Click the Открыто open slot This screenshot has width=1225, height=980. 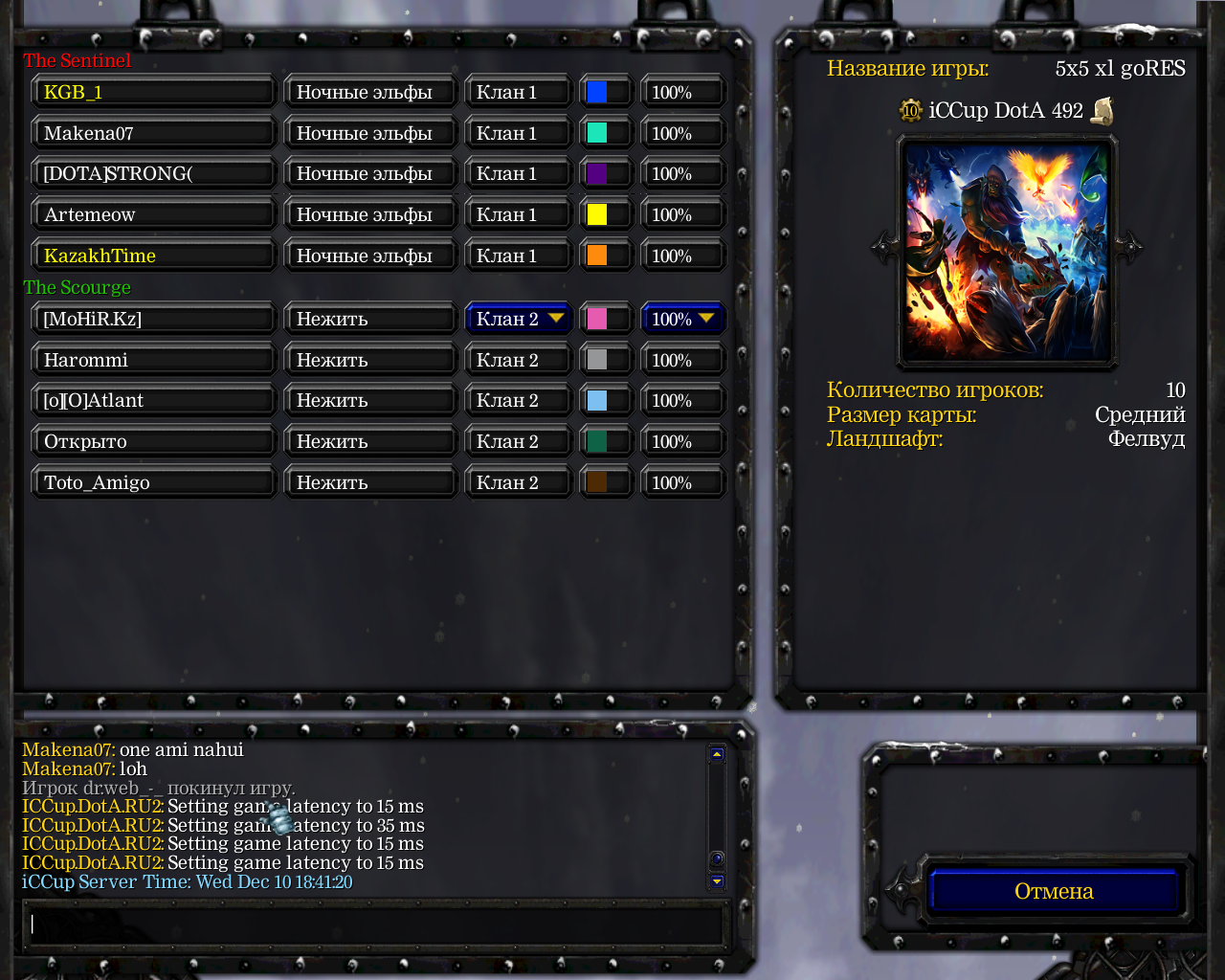point(153,442)
